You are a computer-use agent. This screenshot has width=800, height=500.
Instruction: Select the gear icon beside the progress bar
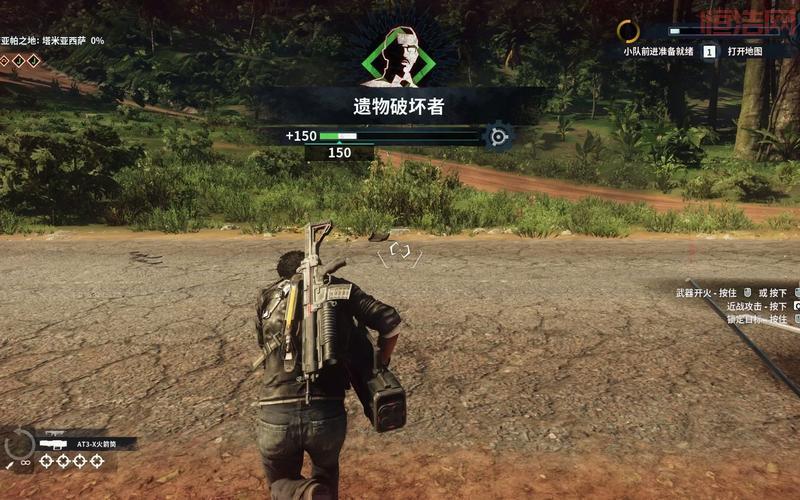(x=497, y=136)
